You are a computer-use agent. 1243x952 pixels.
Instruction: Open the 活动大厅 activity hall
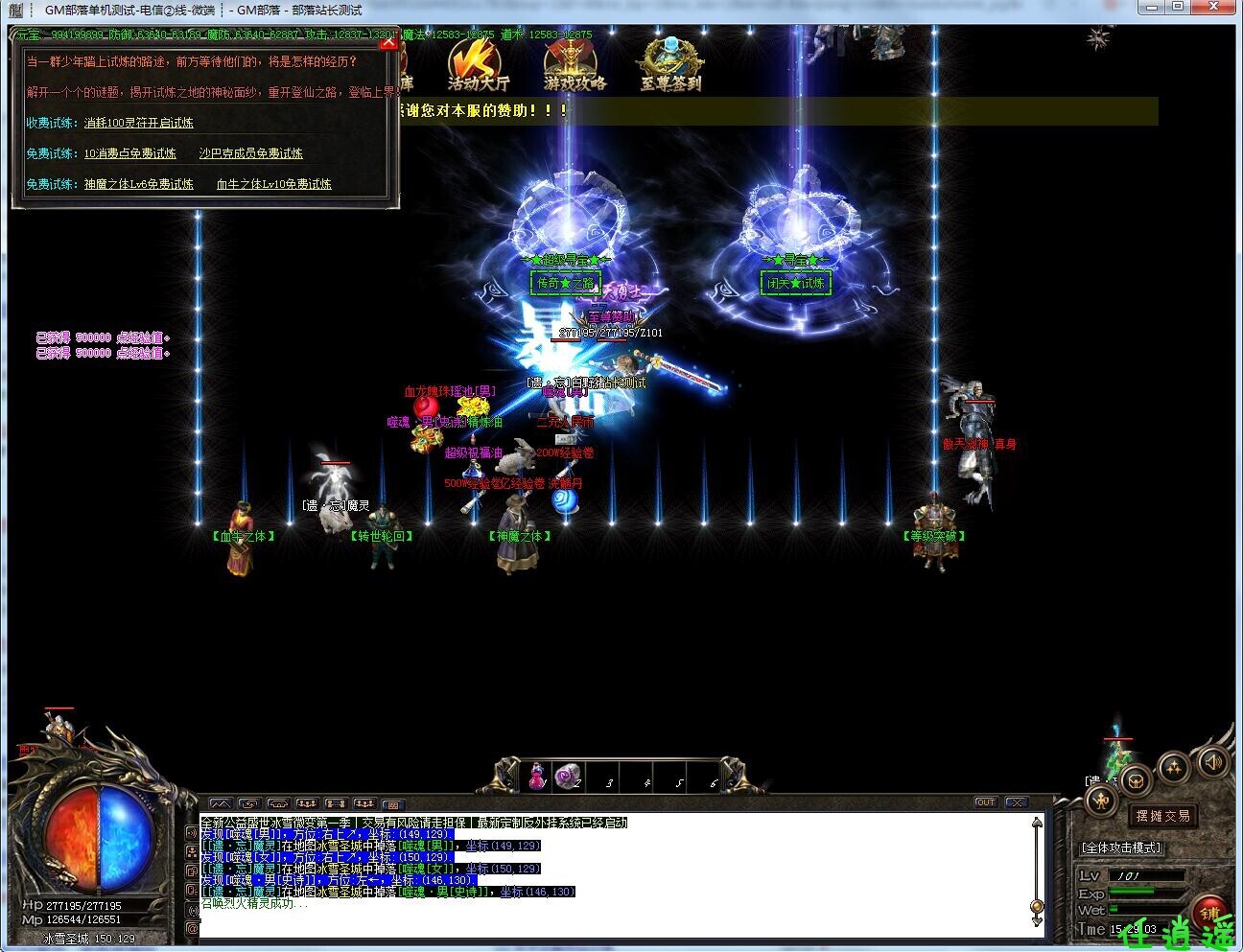pos(478,67)
